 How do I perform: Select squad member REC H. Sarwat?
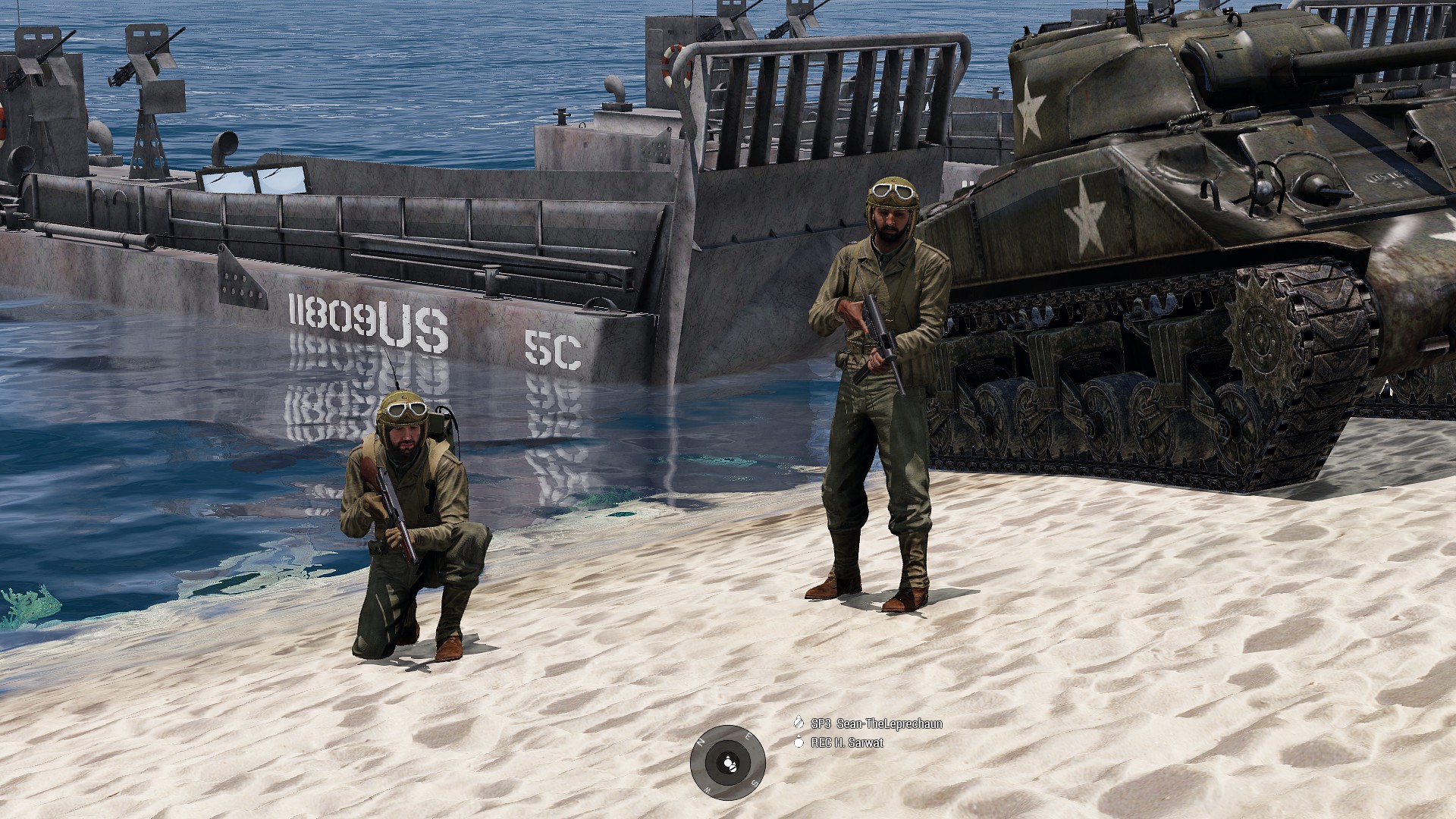846,742
